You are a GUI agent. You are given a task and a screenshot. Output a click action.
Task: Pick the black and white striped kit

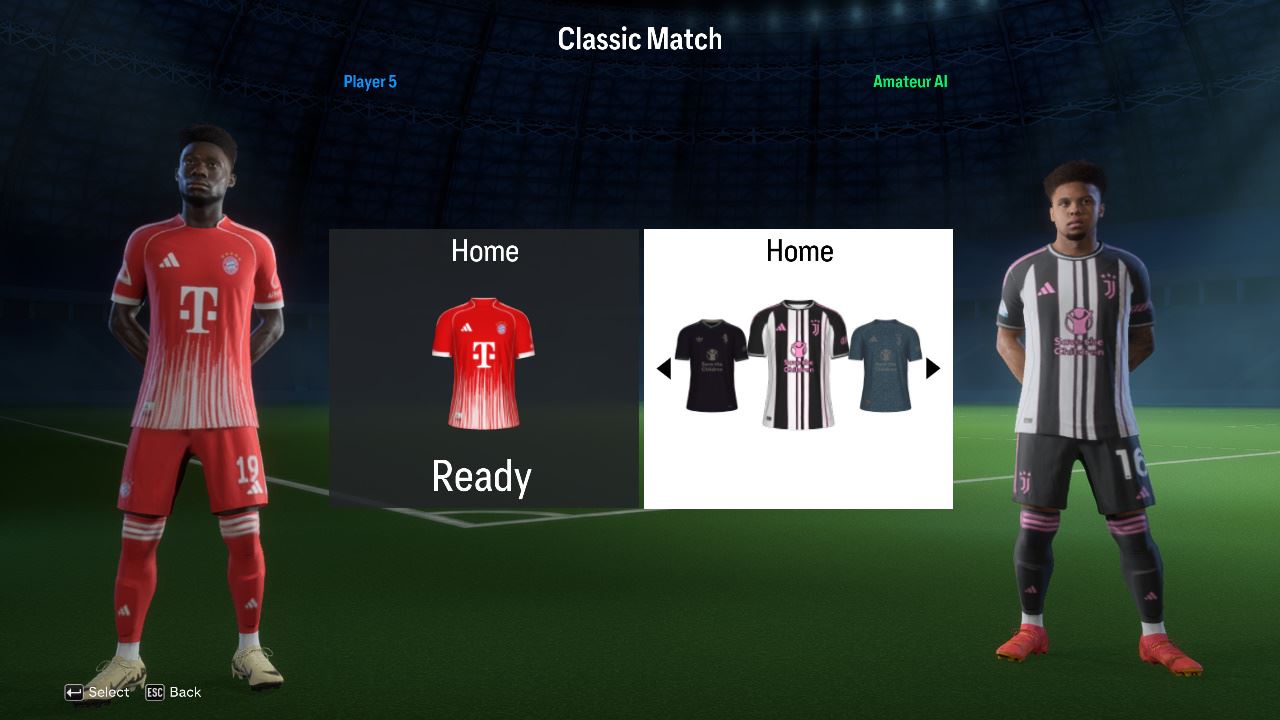pyautogui.click(x=798, y=364)
